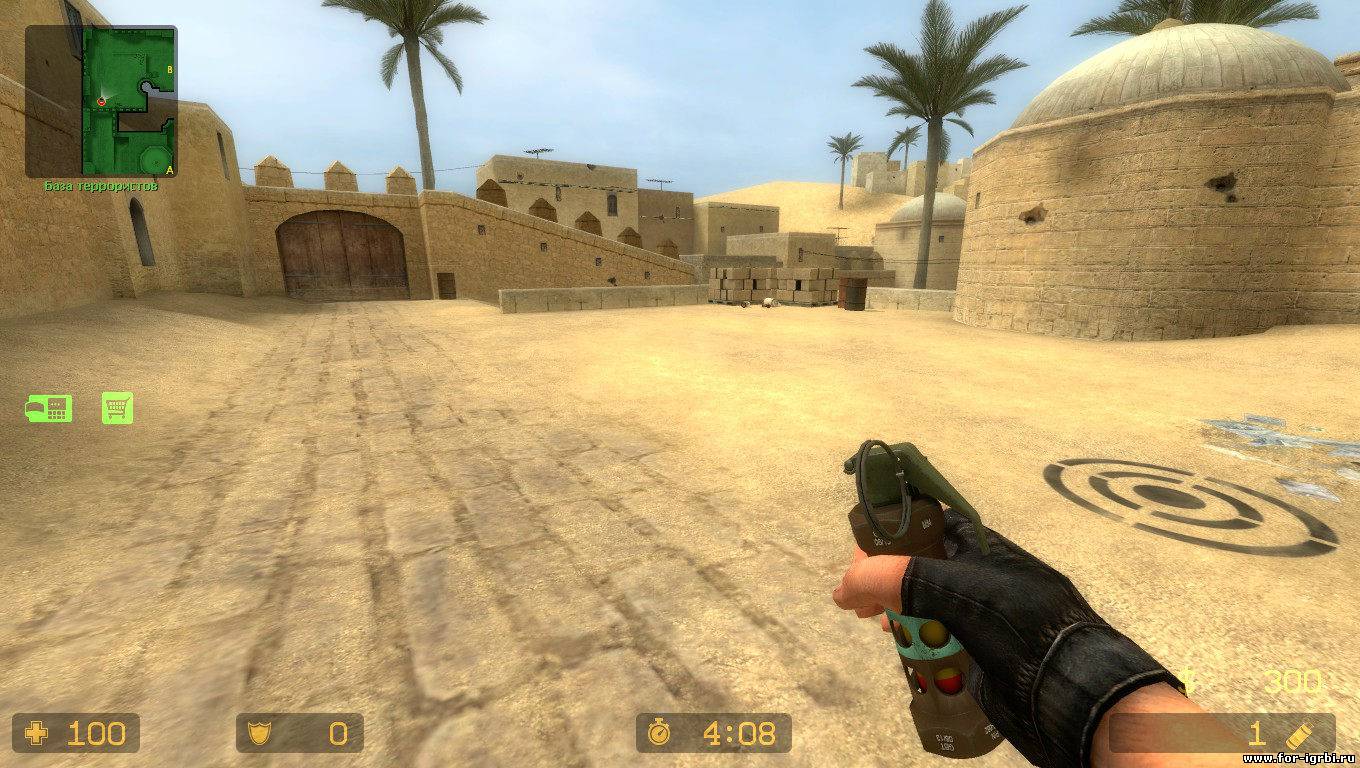Click the www.for-igrbi.ru watermark link
This screenshot has width=1360, height=768.
tap(1300, 760)
